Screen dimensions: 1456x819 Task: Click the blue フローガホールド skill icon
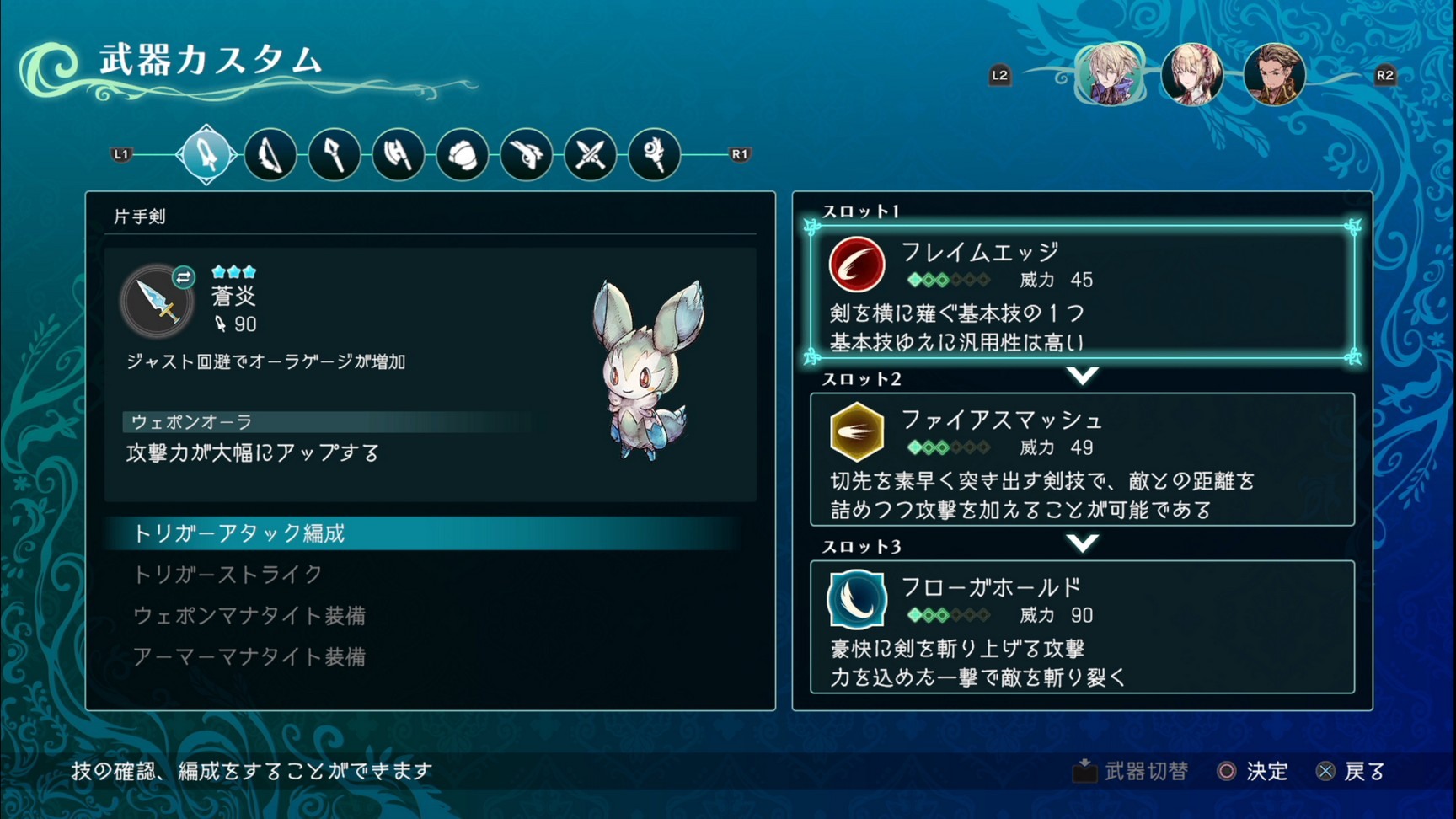pyautogui.click(x=856, y=599)
